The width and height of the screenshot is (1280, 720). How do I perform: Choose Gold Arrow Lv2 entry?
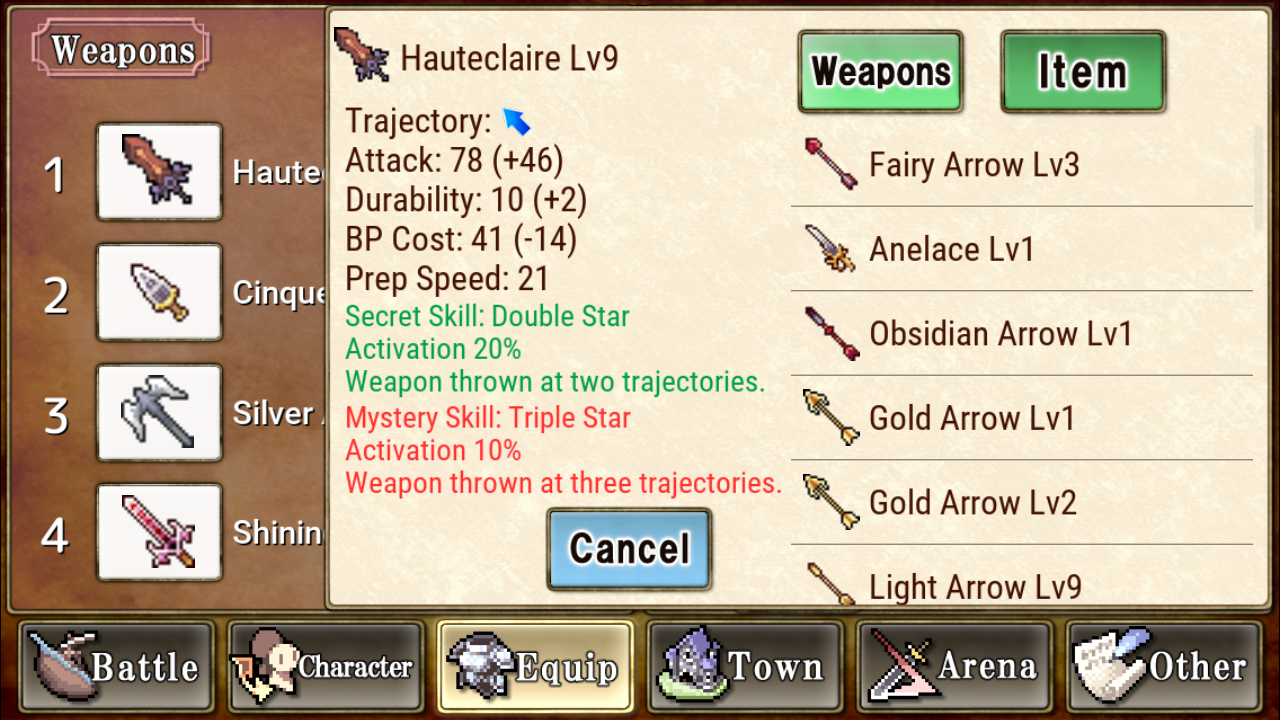pos(1020,502)
